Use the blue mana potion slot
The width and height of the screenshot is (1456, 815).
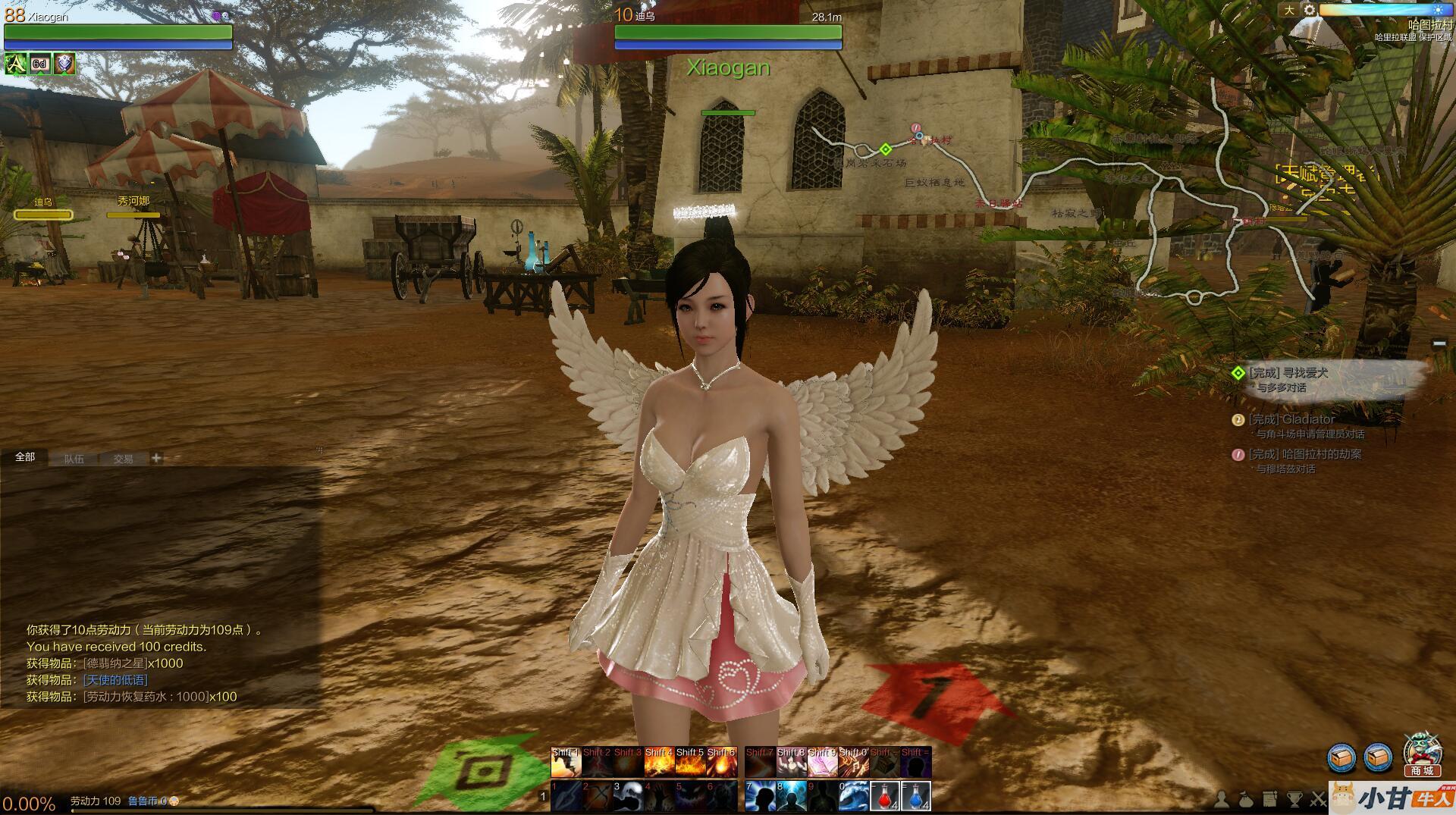point(916,797)
